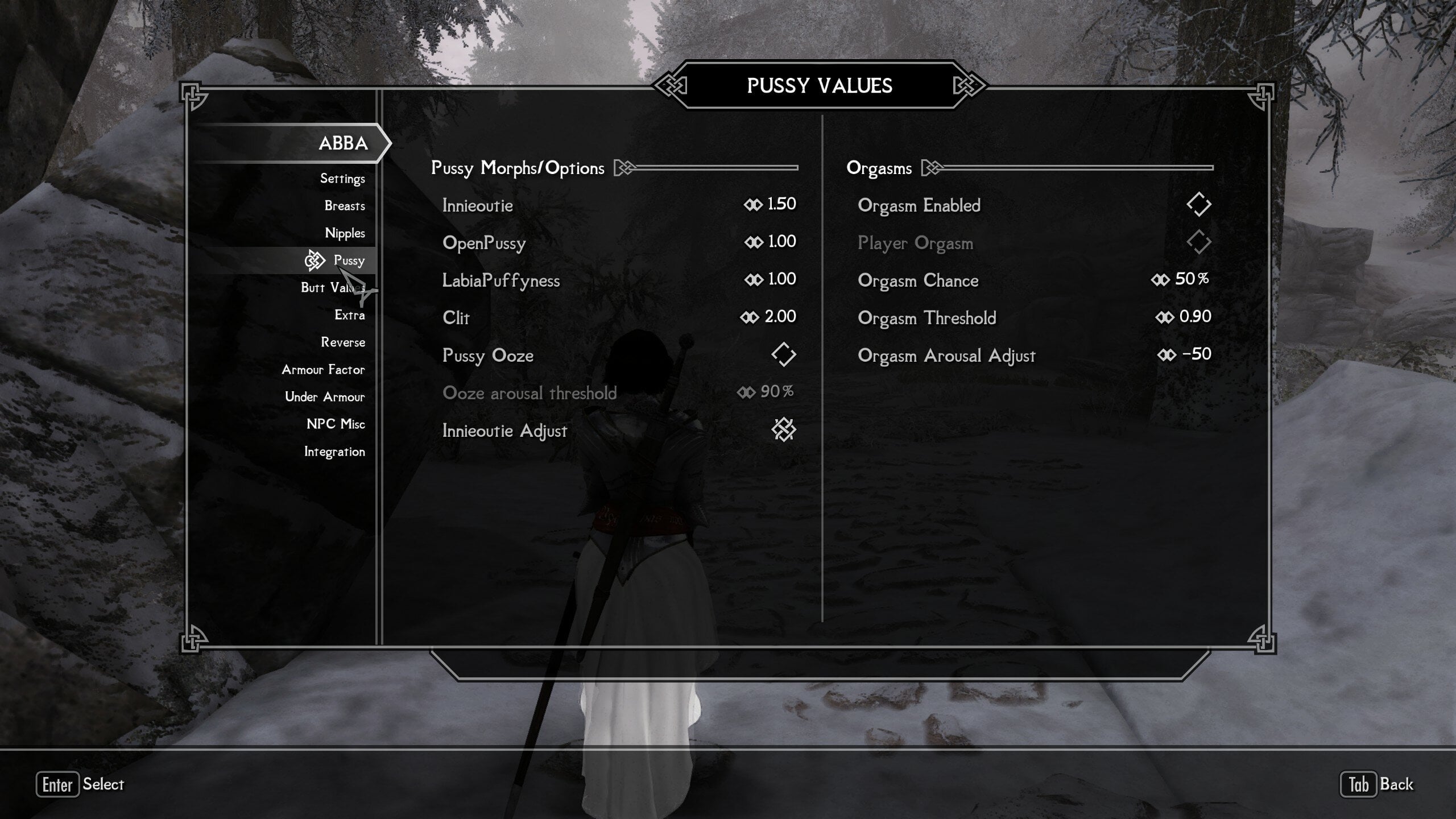1456x819 pixels.
Task: Switch to the Breasts section
Action: (x=344, y=206)
